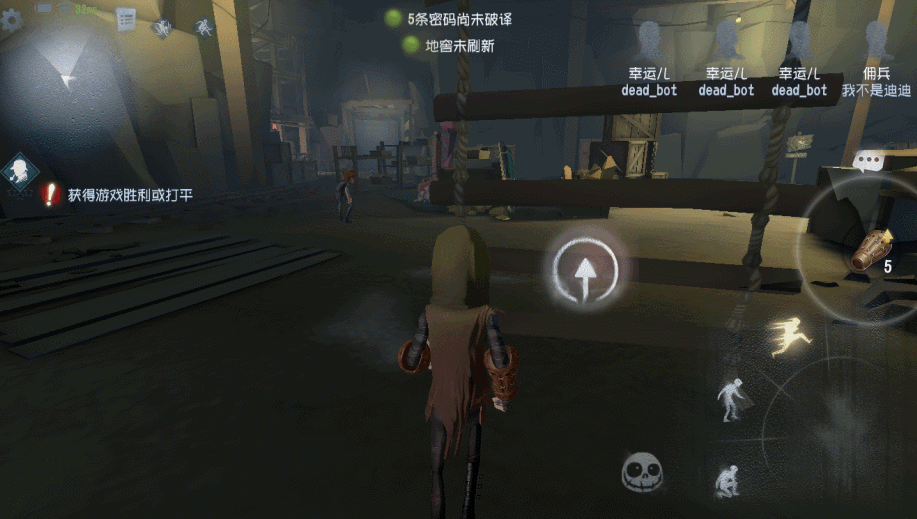Switch to walking stance
Image resolution: width=917 pixels, height=519 pixels.
(x=731, y=397)
